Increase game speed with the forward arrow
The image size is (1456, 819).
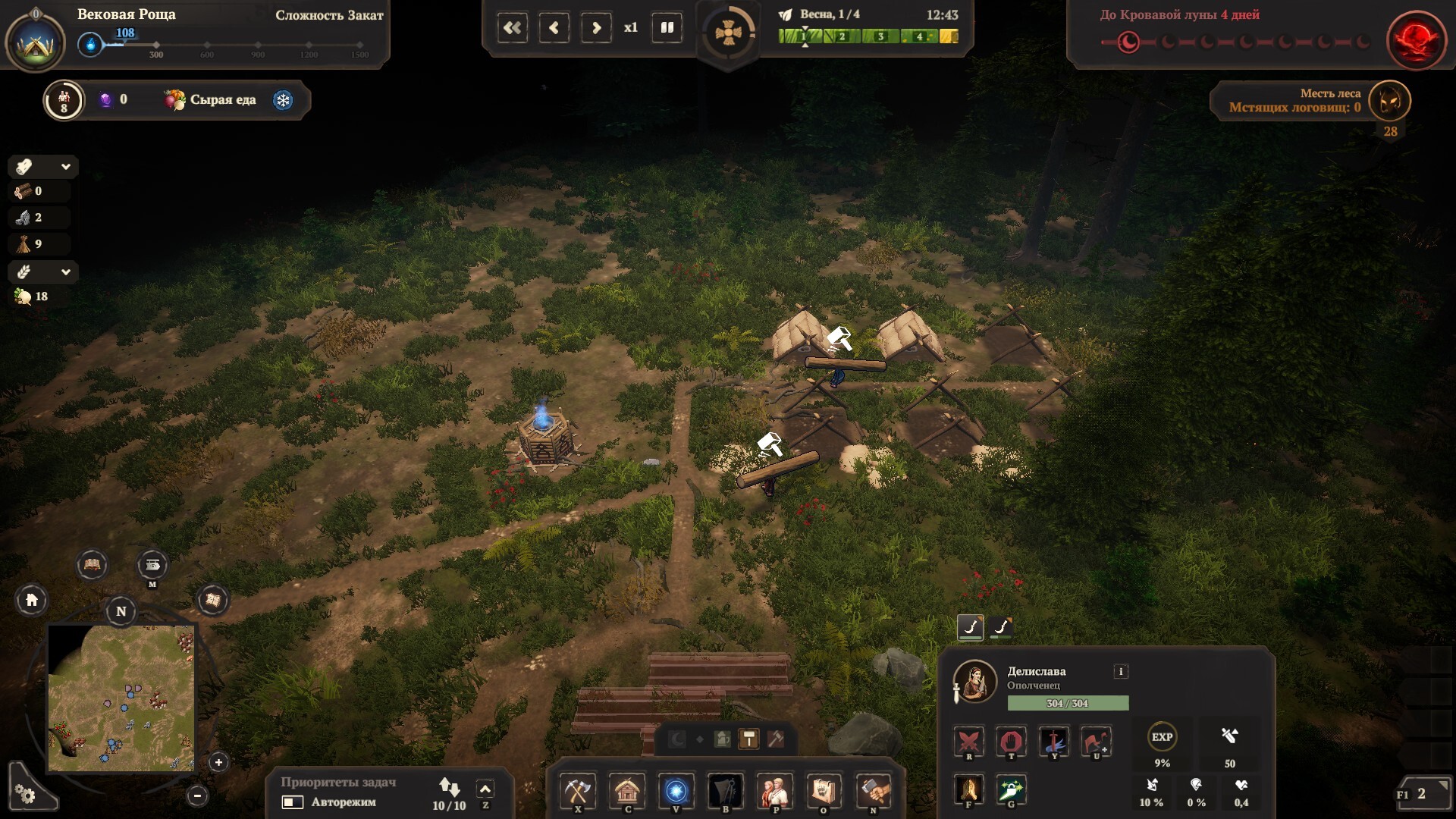(x=596, y=28)
